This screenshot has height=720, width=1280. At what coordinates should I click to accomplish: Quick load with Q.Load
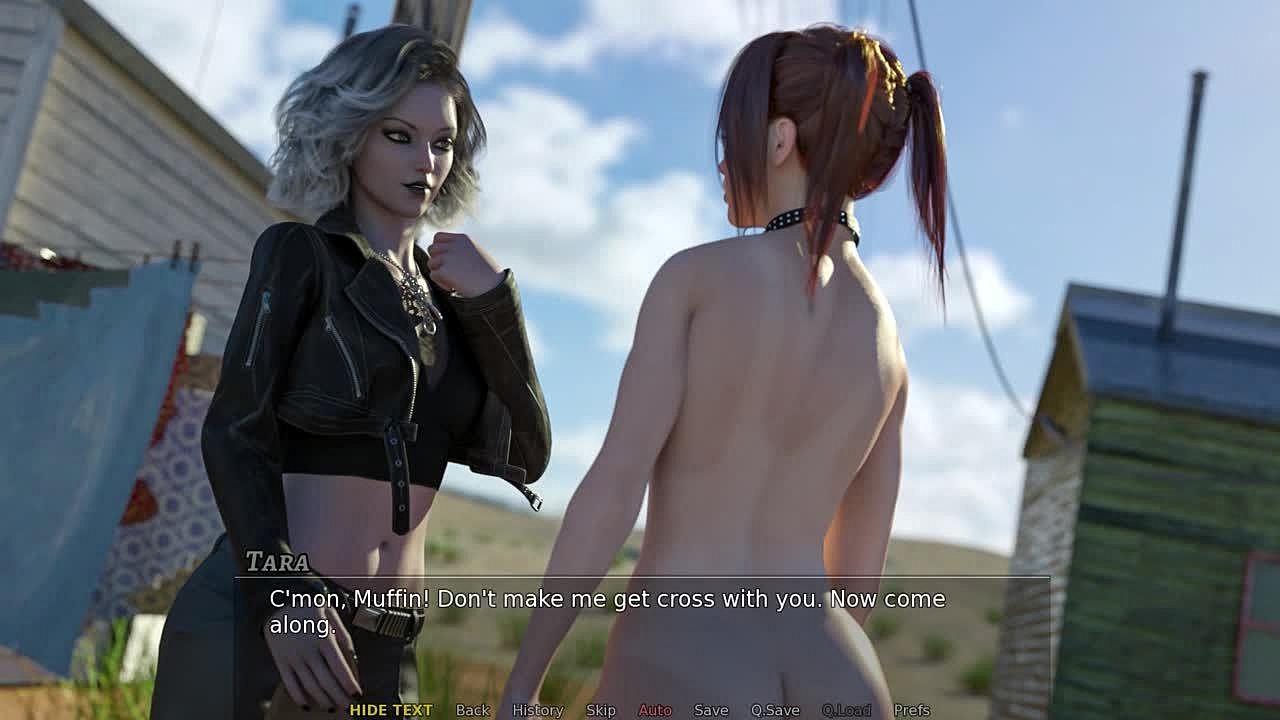pos(846,710)
